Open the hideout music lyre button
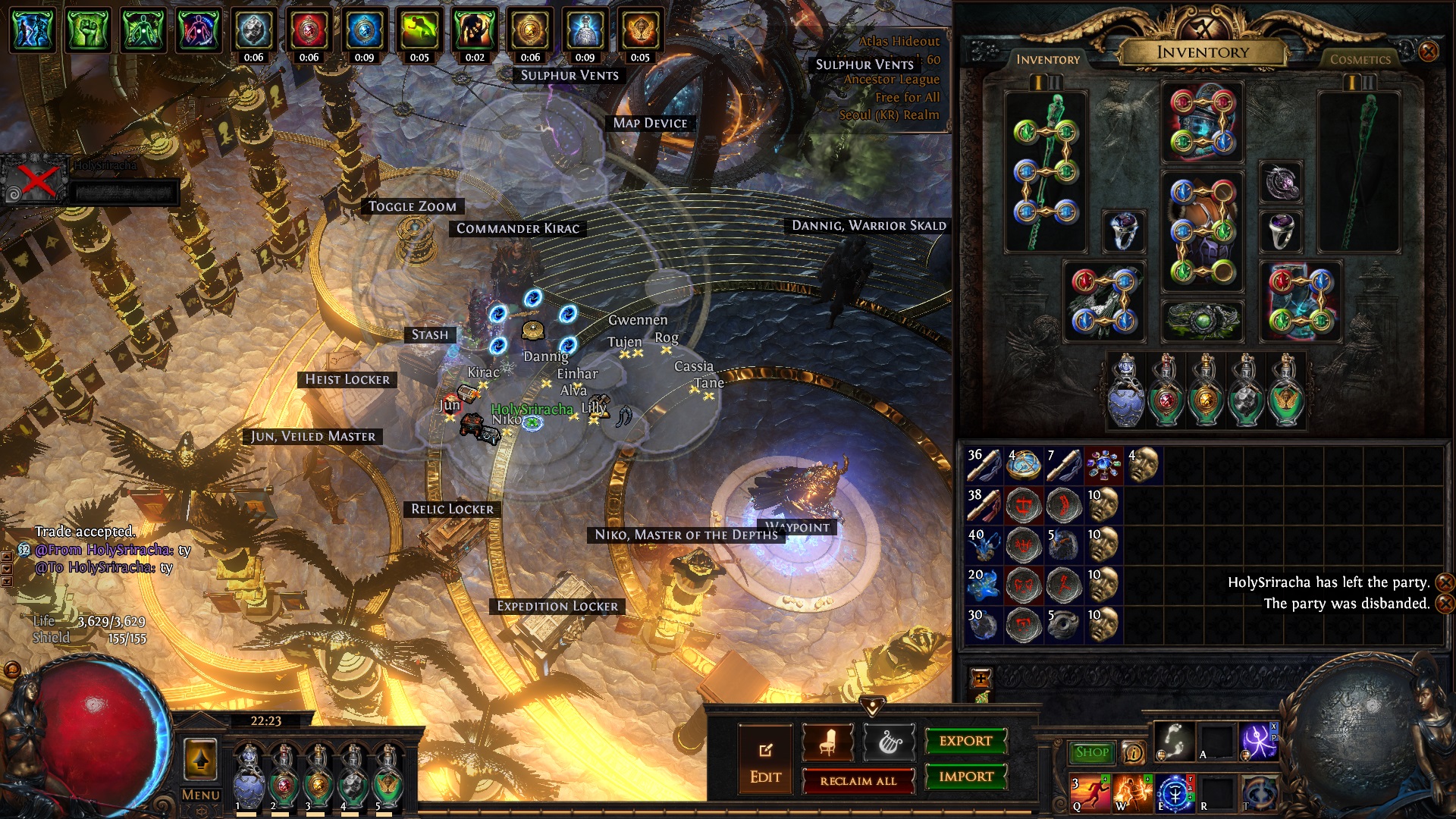 coord(888,742)
